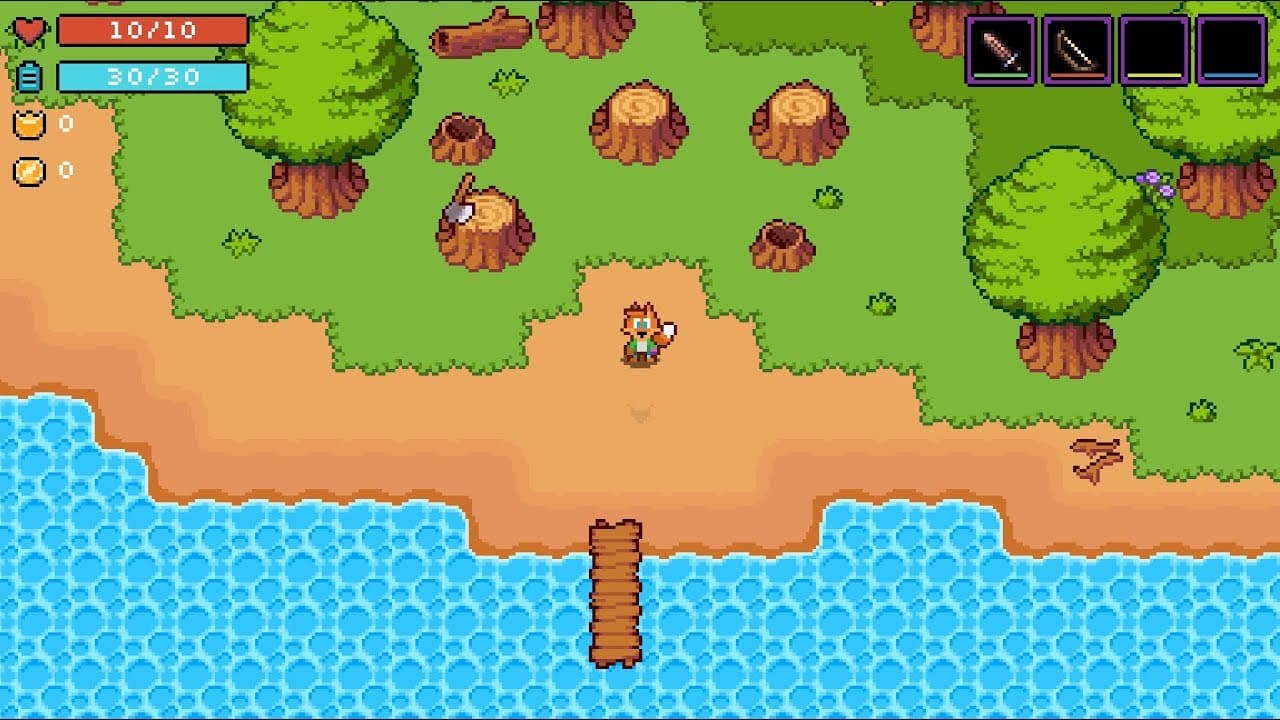Click the zero count beside the coin icon

65,170
